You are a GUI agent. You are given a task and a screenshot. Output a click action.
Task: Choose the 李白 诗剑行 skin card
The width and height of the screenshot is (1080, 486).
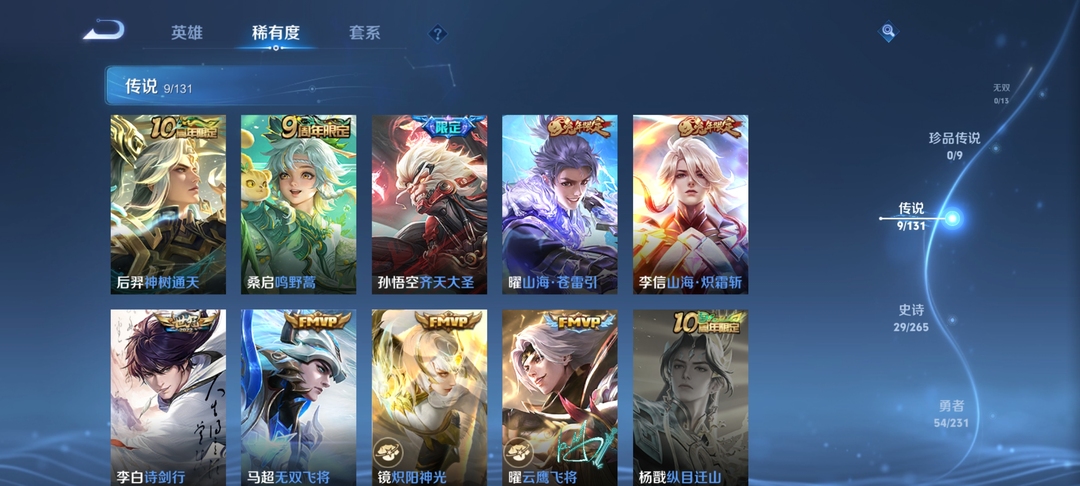(x=168, y=398)
